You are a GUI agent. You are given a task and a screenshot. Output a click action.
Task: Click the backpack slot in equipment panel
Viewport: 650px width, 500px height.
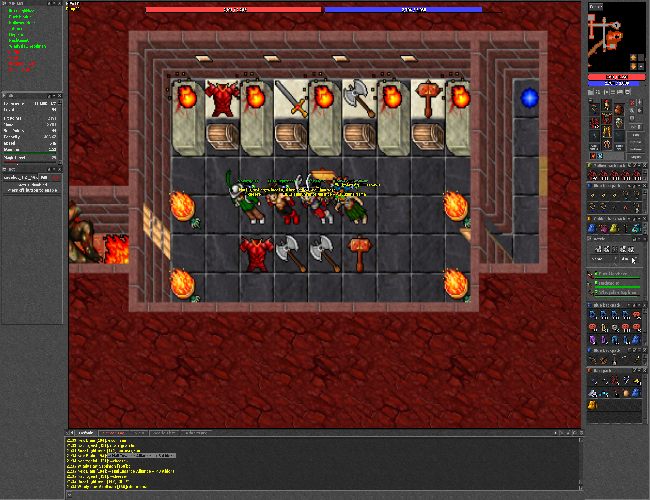tap(617, 108)
